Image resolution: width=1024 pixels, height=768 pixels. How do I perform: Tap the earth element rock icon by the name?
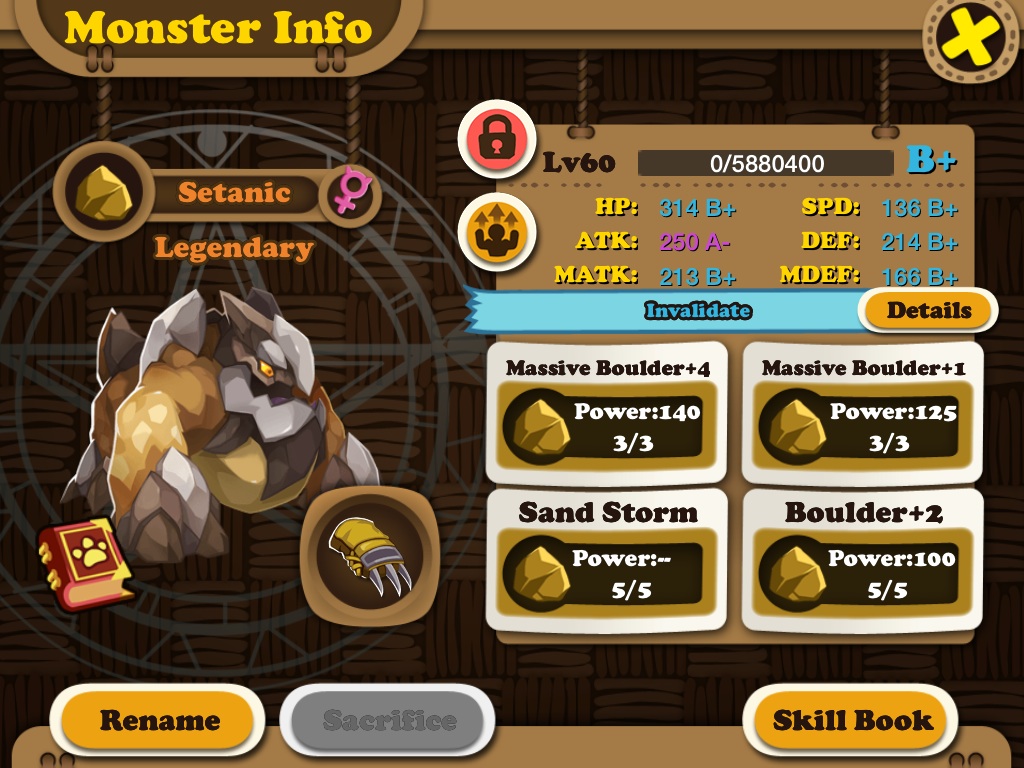[102, 192]
